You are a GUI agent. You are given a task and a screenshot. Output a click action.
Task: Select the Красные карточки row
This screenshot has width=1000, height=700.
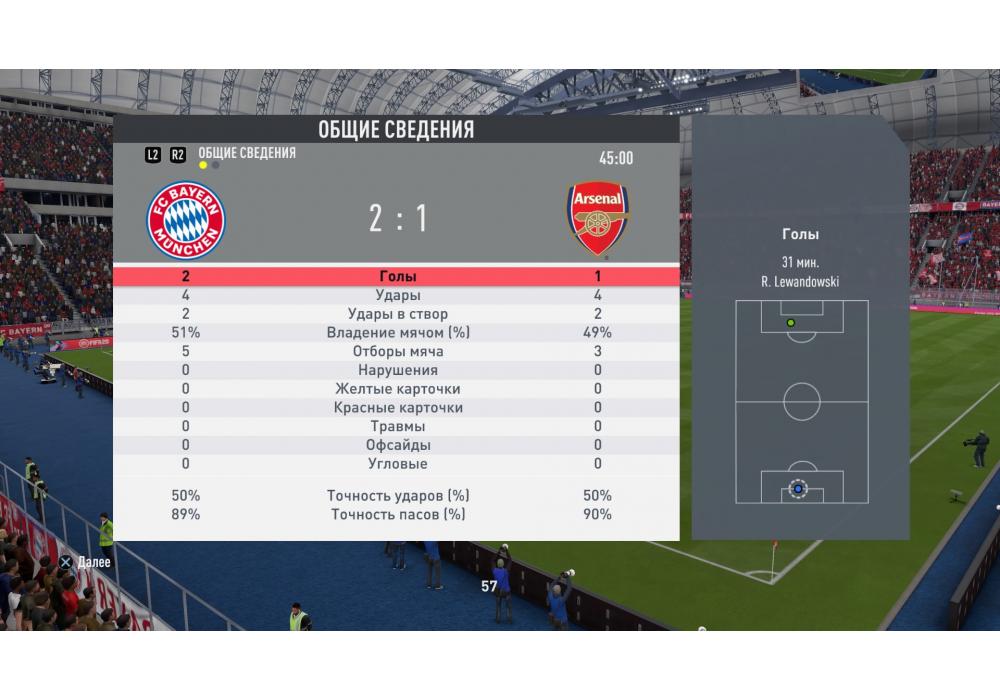[x=397, y=408]
